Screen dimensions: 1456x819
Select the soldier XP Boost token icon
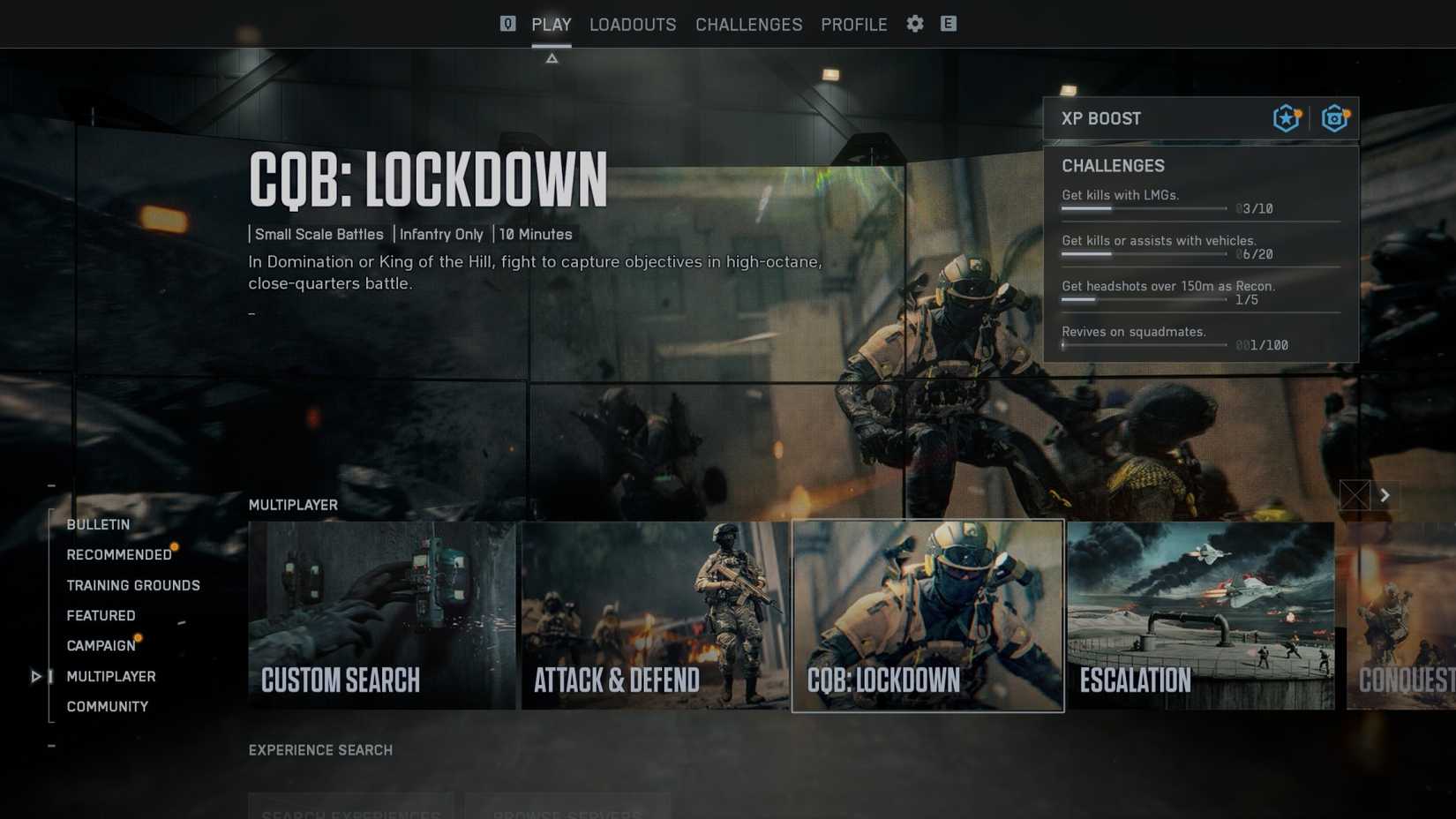(x=1286, y=117)
